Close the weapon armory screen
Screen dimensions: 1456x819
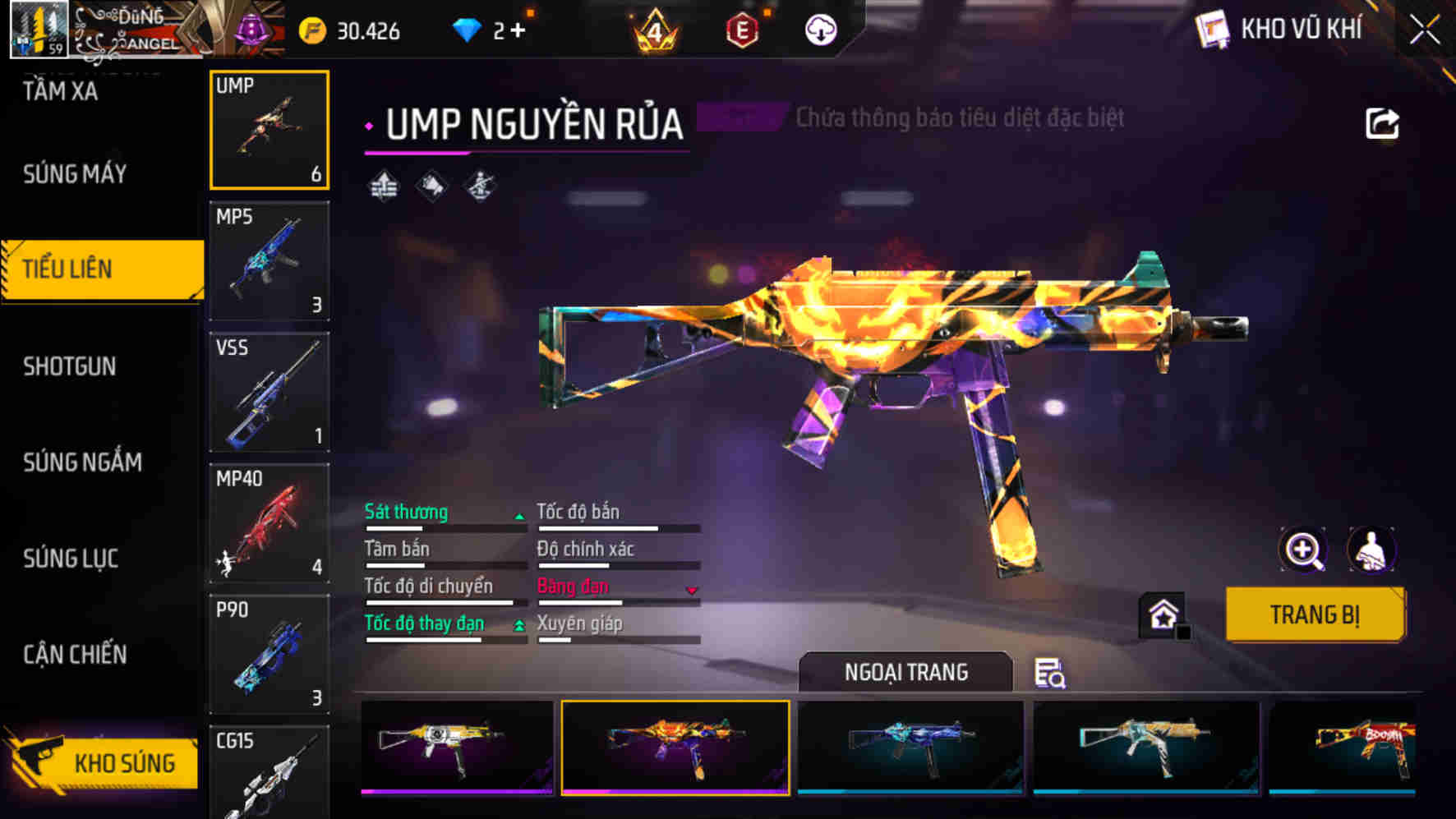click(x=1425, y=31)
